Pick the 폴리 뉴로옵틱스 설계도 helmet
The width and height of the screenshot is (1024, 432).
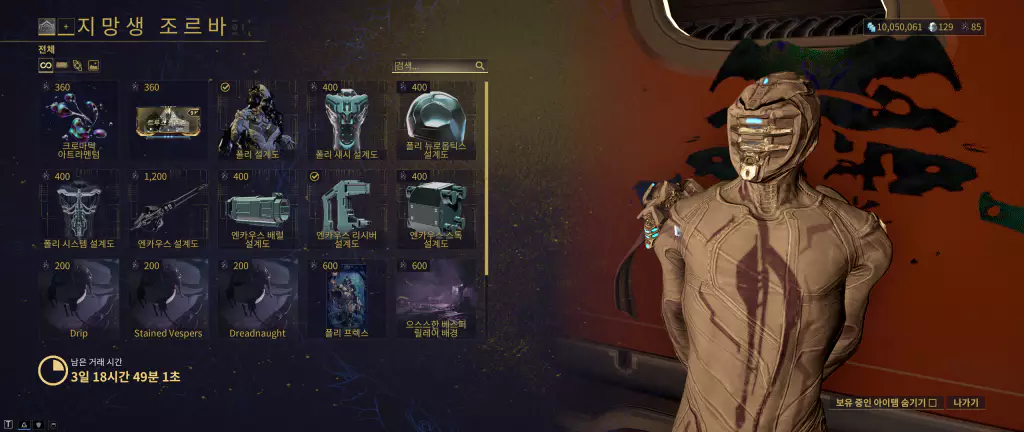coord(436,122)
